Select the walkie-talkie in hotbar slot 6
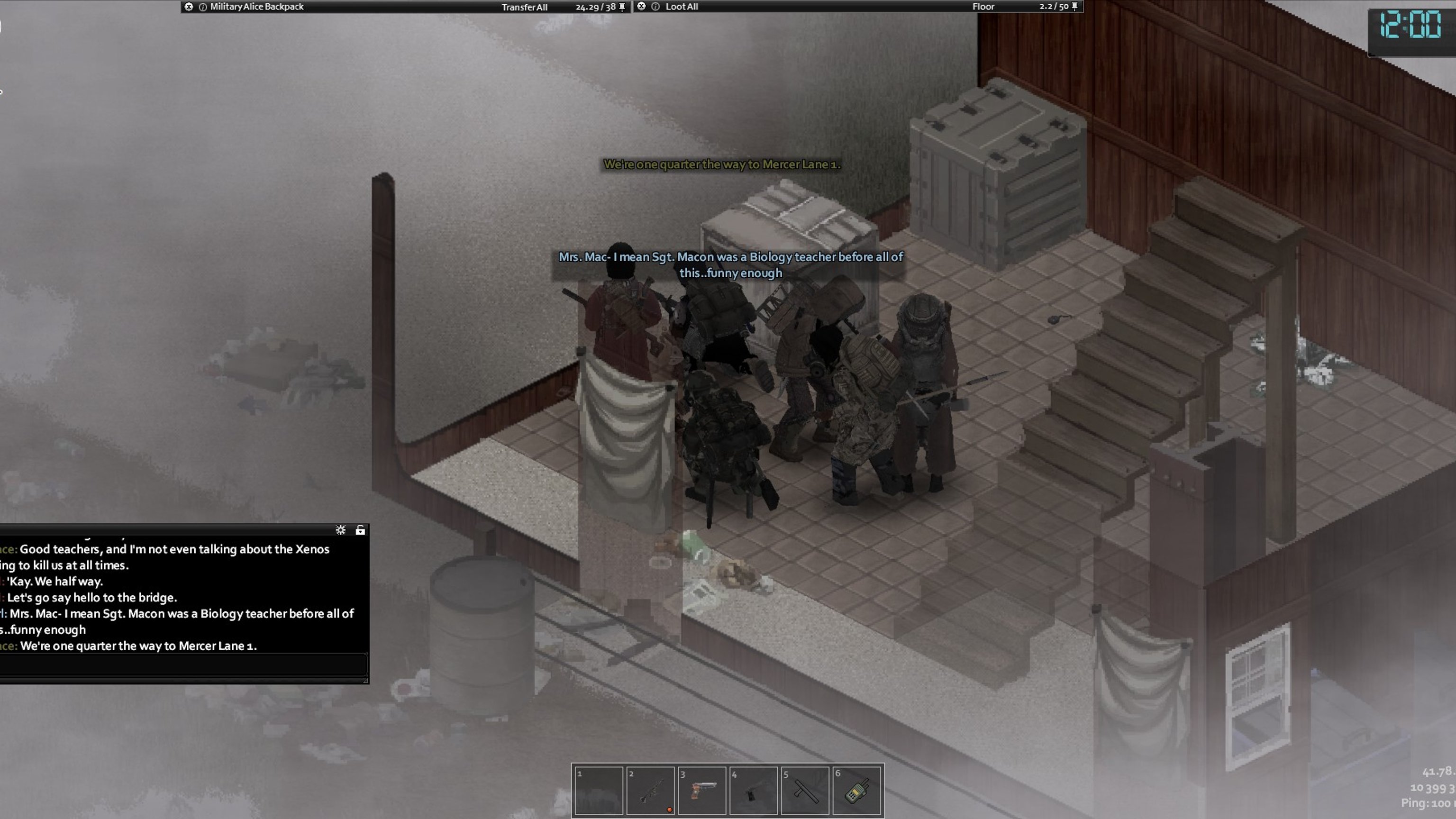This screenshot has width=1456, height=819. (856, 790)
